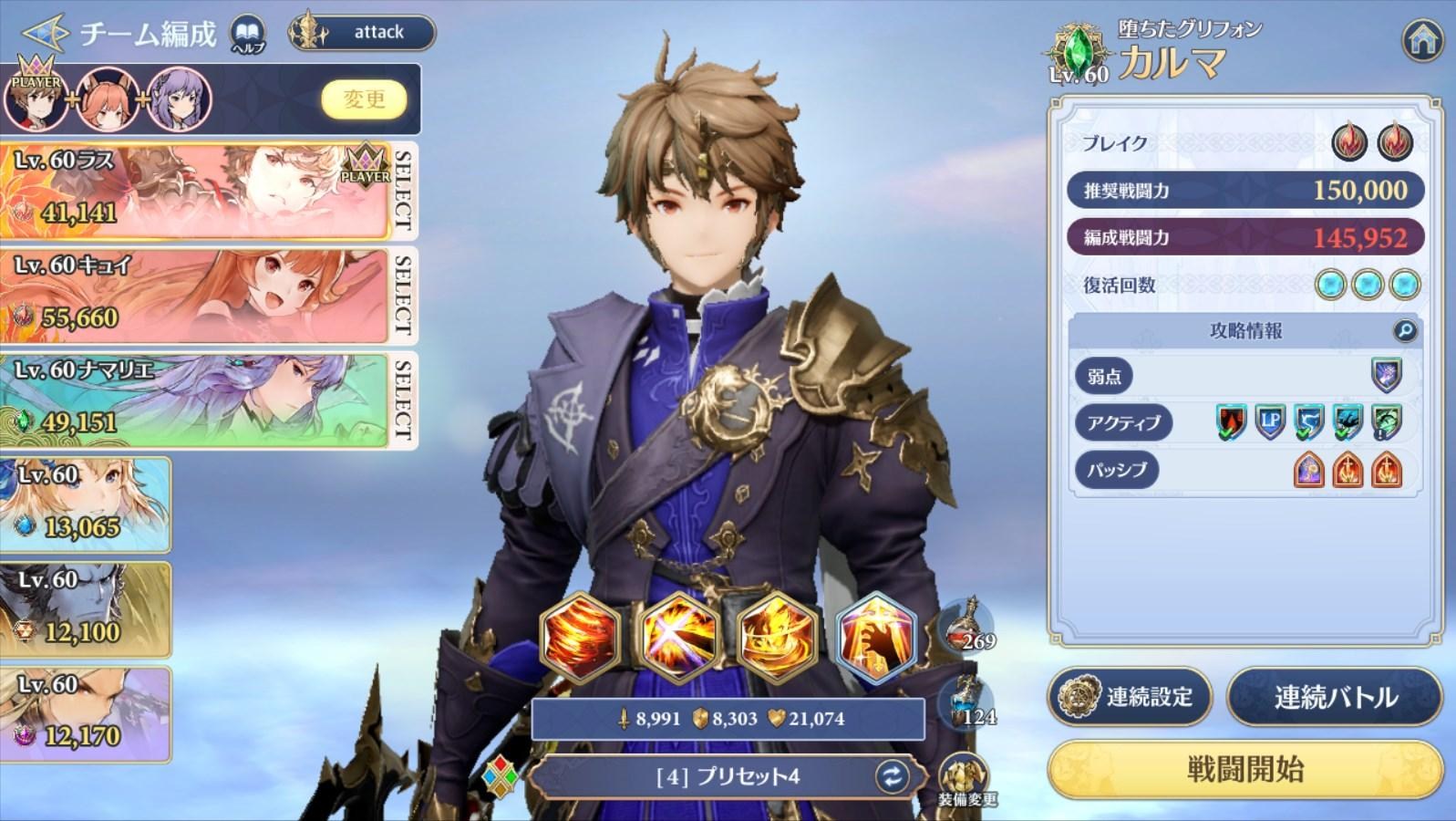Tap the fire tornado skill icon
This screenshot has height=821, width=1456.
point(580,635)
